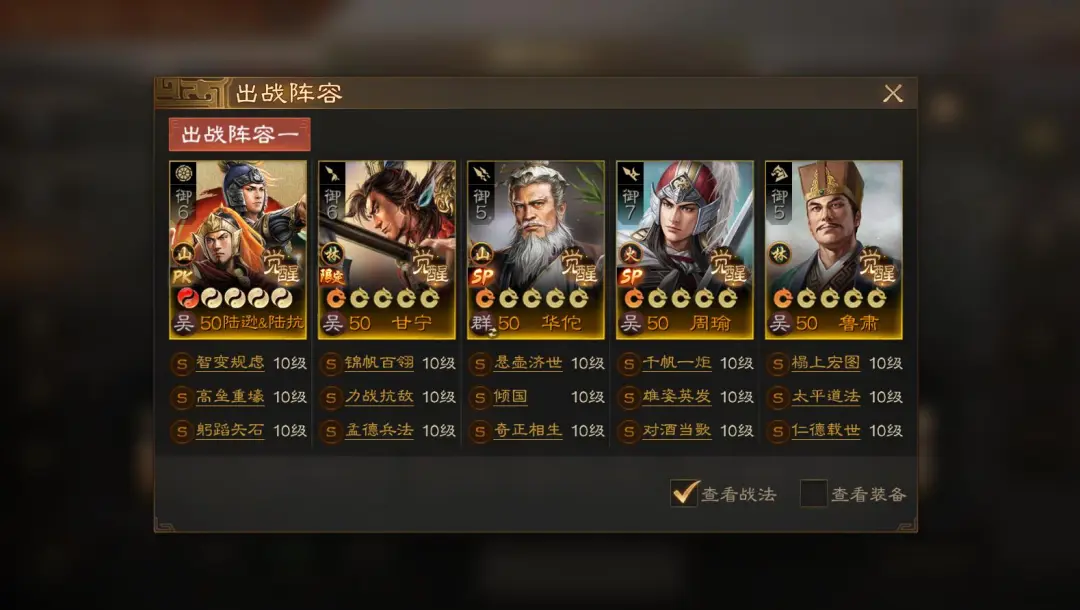Select the 太平道法 skill link
This screenshot has width=1080, height=610.
point(826,397)
